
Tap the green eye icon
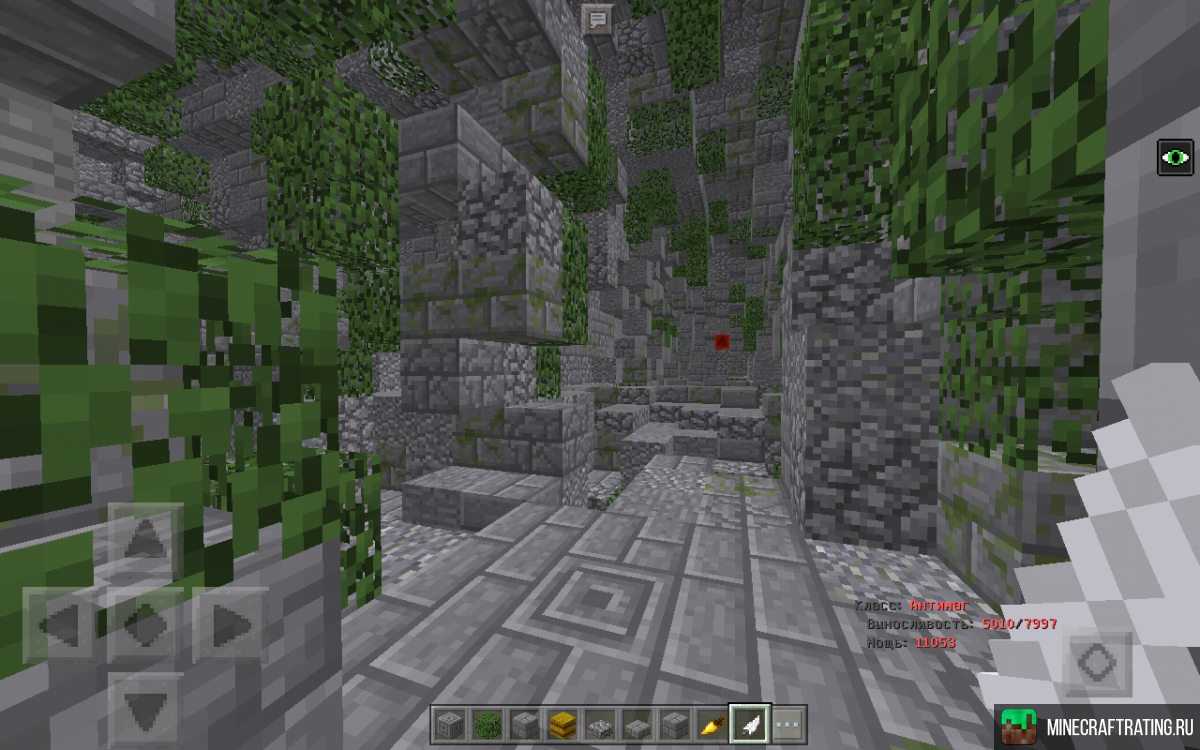pyautogui.click(x=1175, y=158)
